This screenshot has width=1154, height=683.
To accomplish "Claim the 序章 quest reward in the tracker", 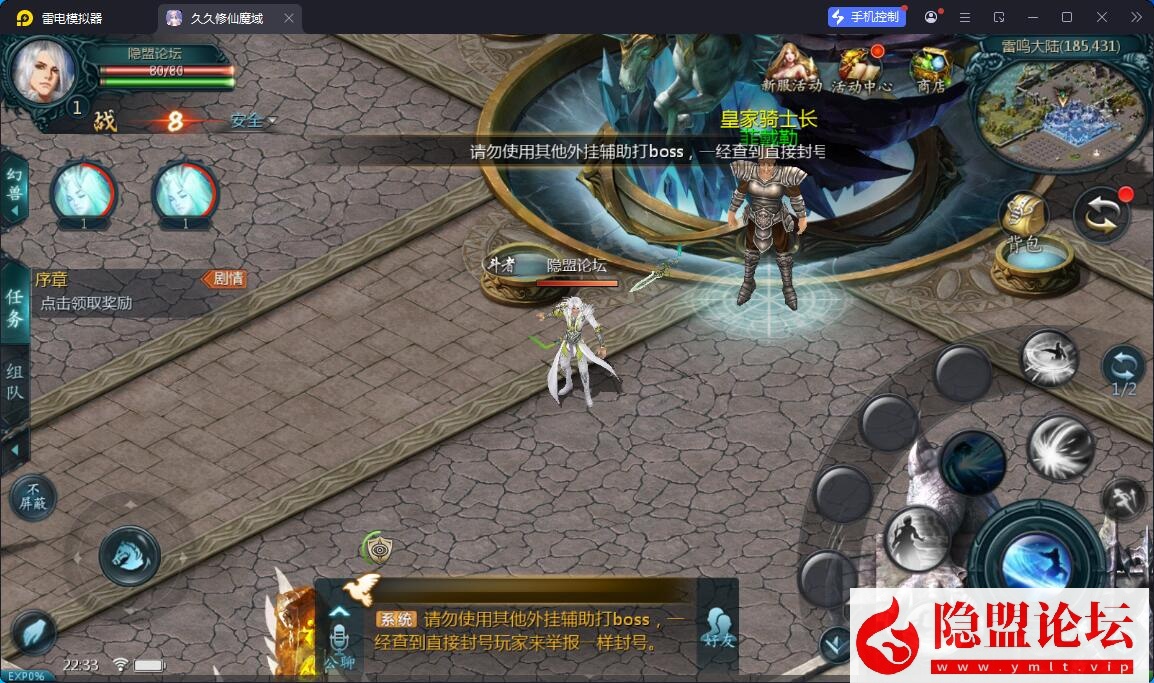I will click(86, 303).
